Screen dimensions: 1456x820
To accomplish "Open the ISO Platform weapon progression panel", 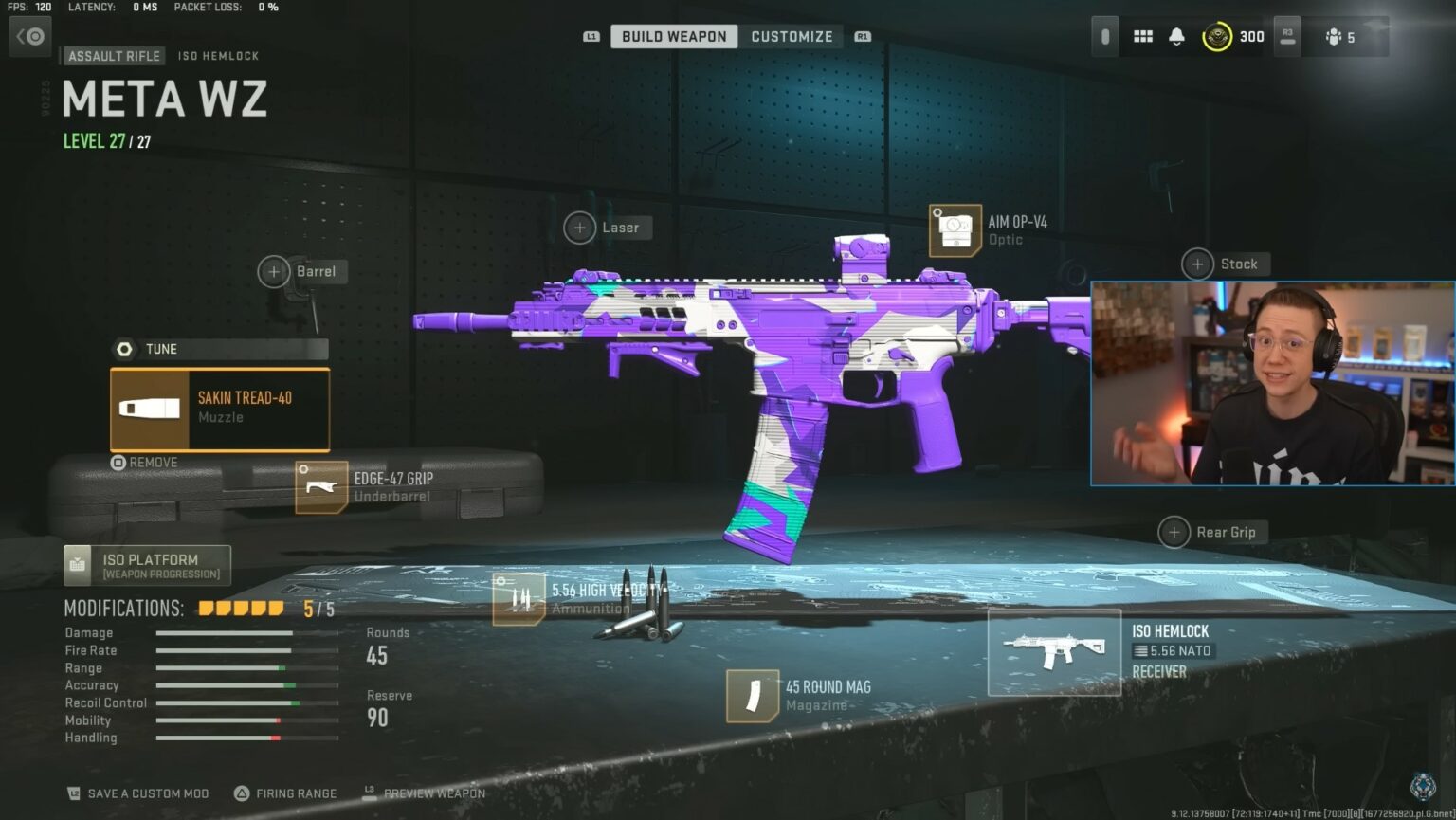I will [x=147, y=565].
